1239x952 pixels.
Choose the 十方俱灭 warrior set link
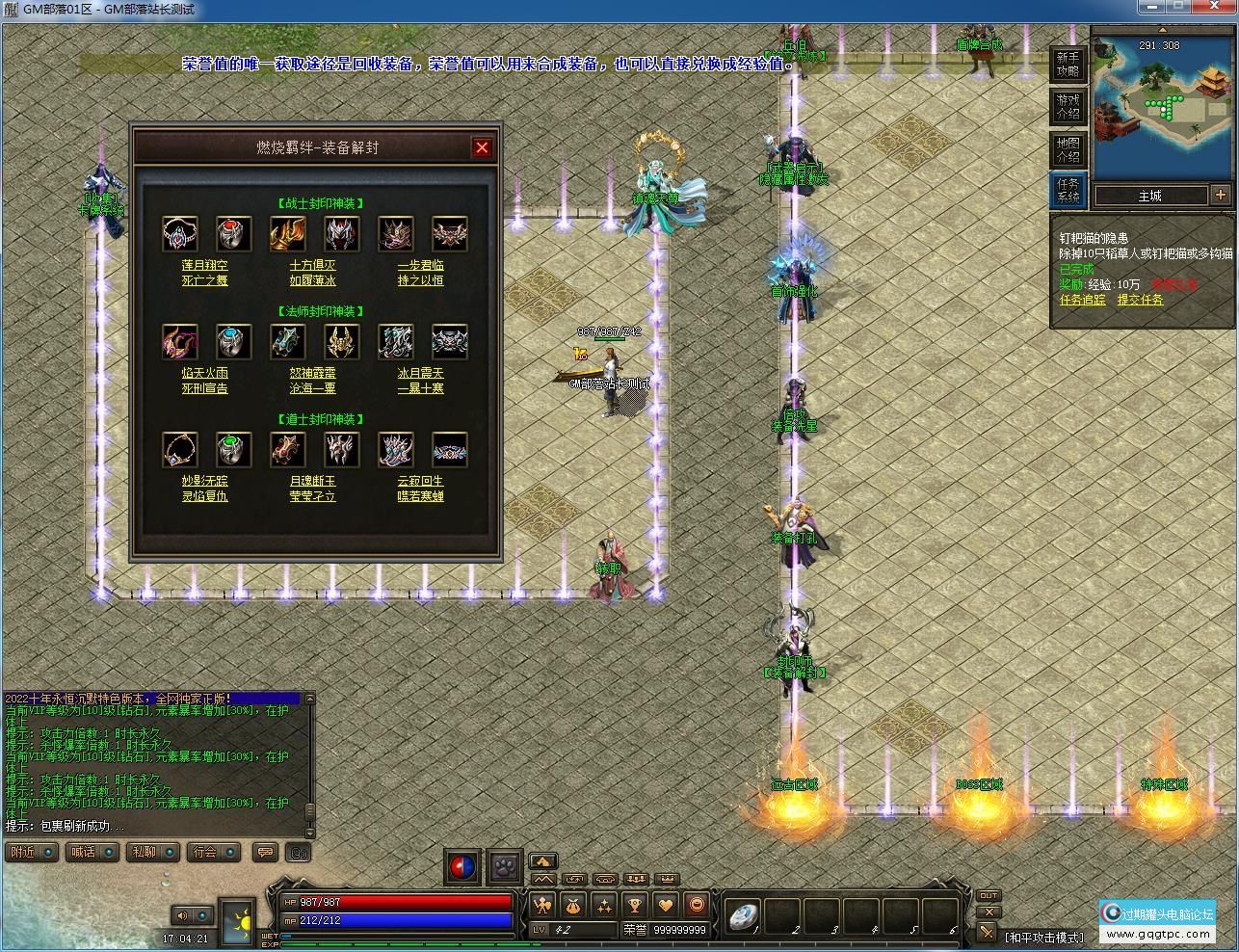(312, 265)
